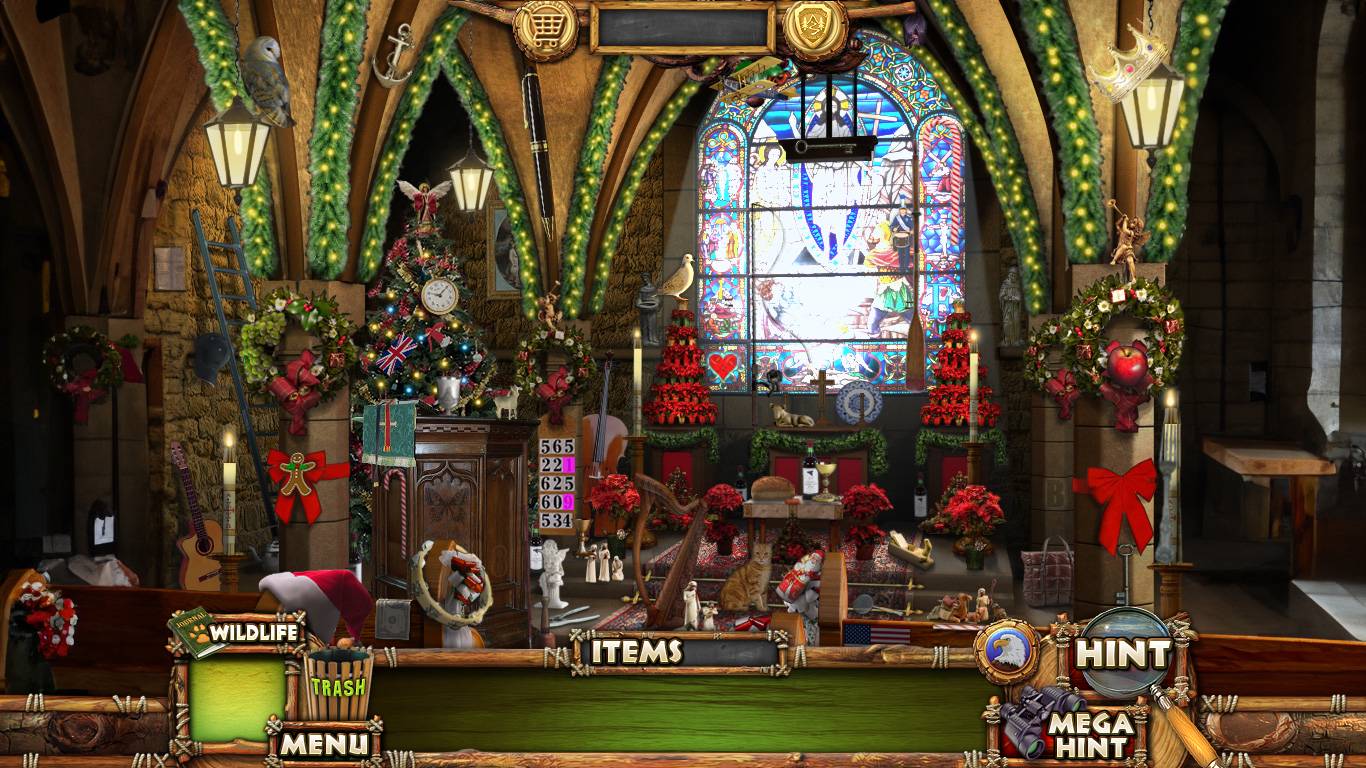
Task: Click the Trash bin
Action: (x=338, y=685)
